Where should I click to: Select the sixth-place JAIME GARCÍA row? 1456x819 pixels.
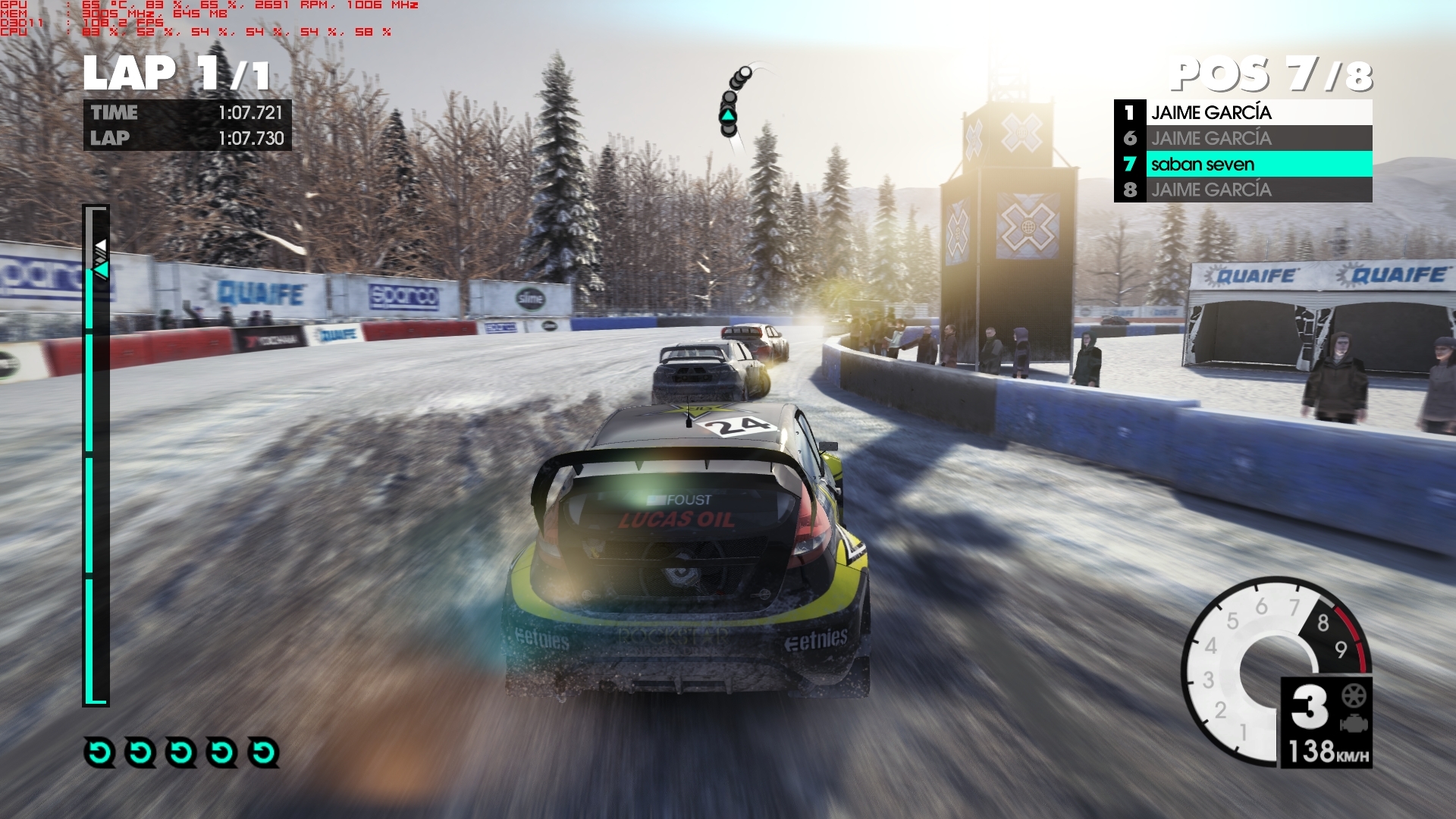coord(1243,138)
